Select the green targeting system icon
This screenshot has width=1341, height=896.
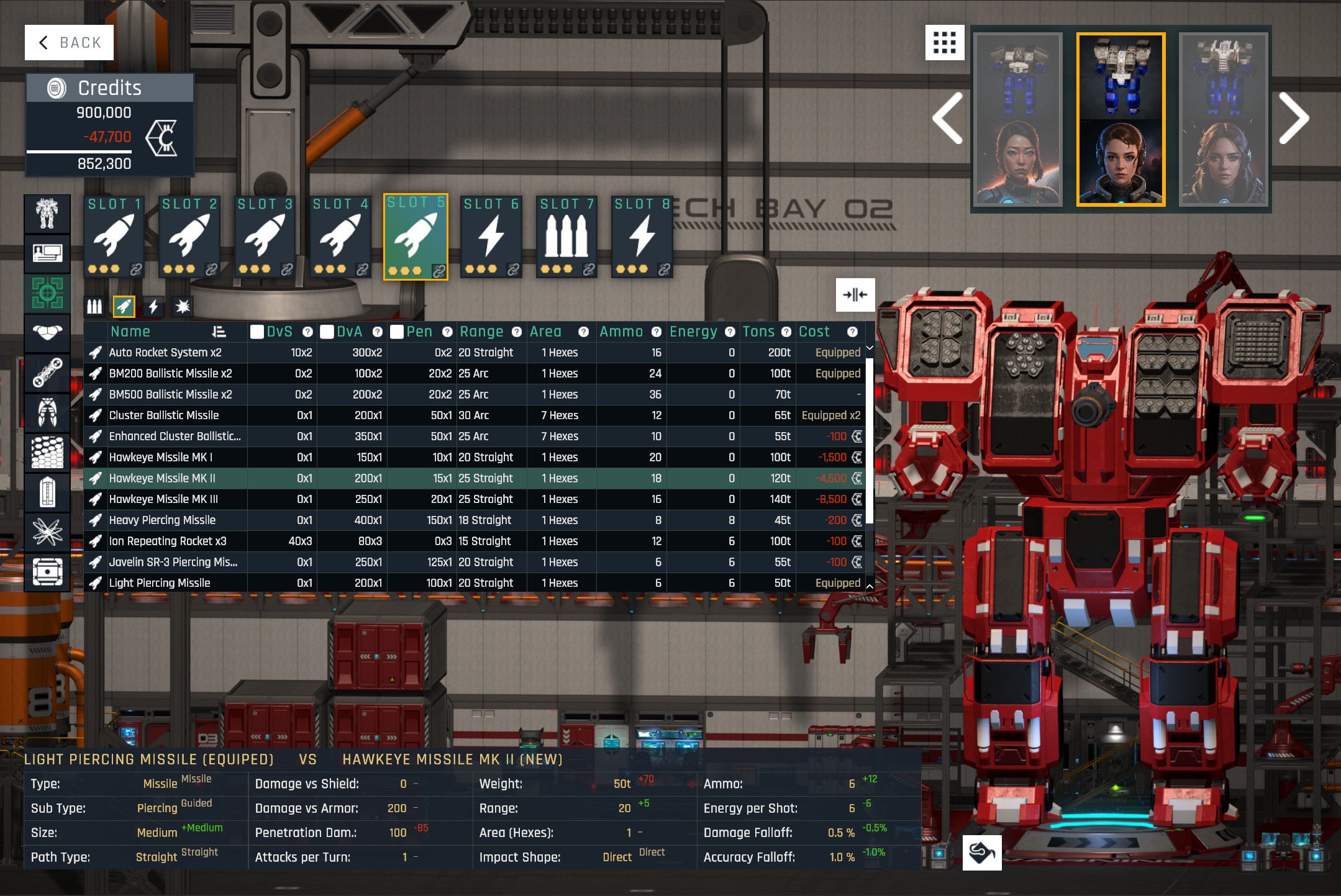[x=47, y=292]
